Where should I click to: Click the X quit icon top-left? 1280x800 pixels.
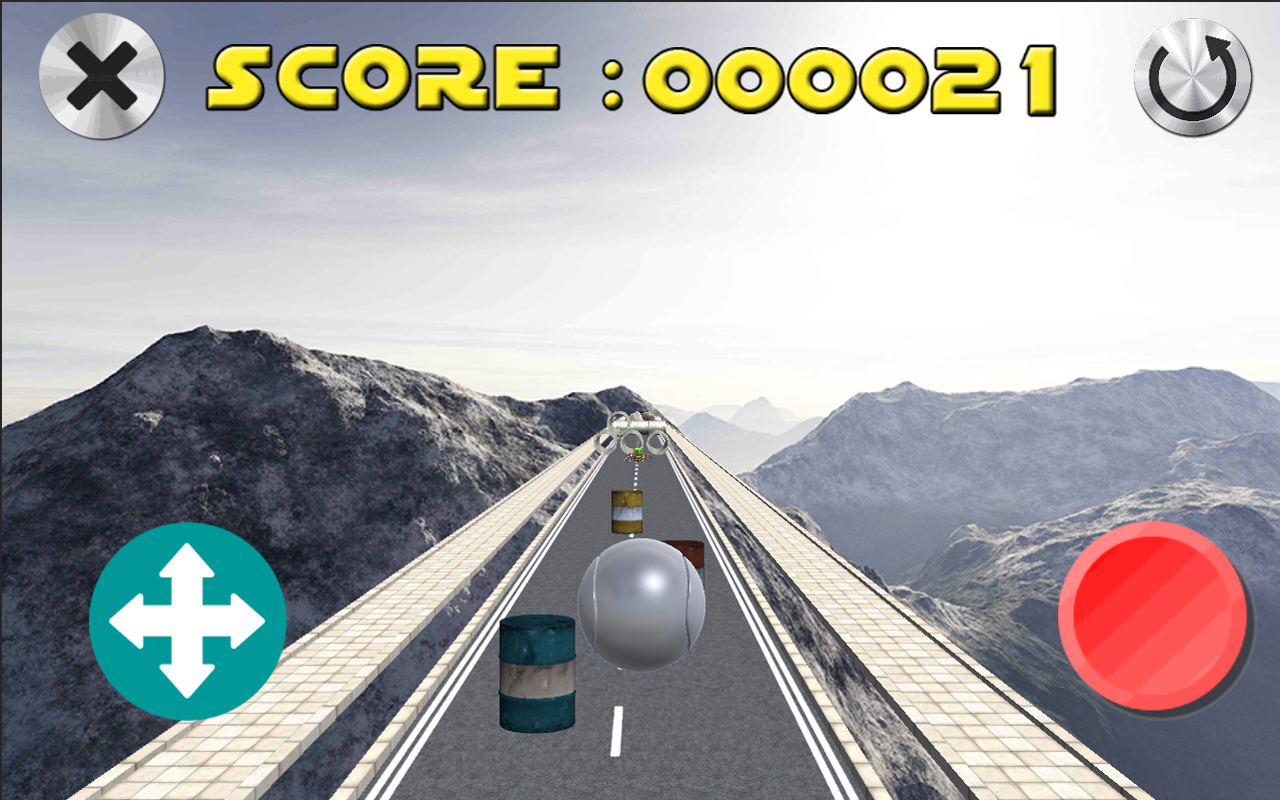(x=99, y=73)
